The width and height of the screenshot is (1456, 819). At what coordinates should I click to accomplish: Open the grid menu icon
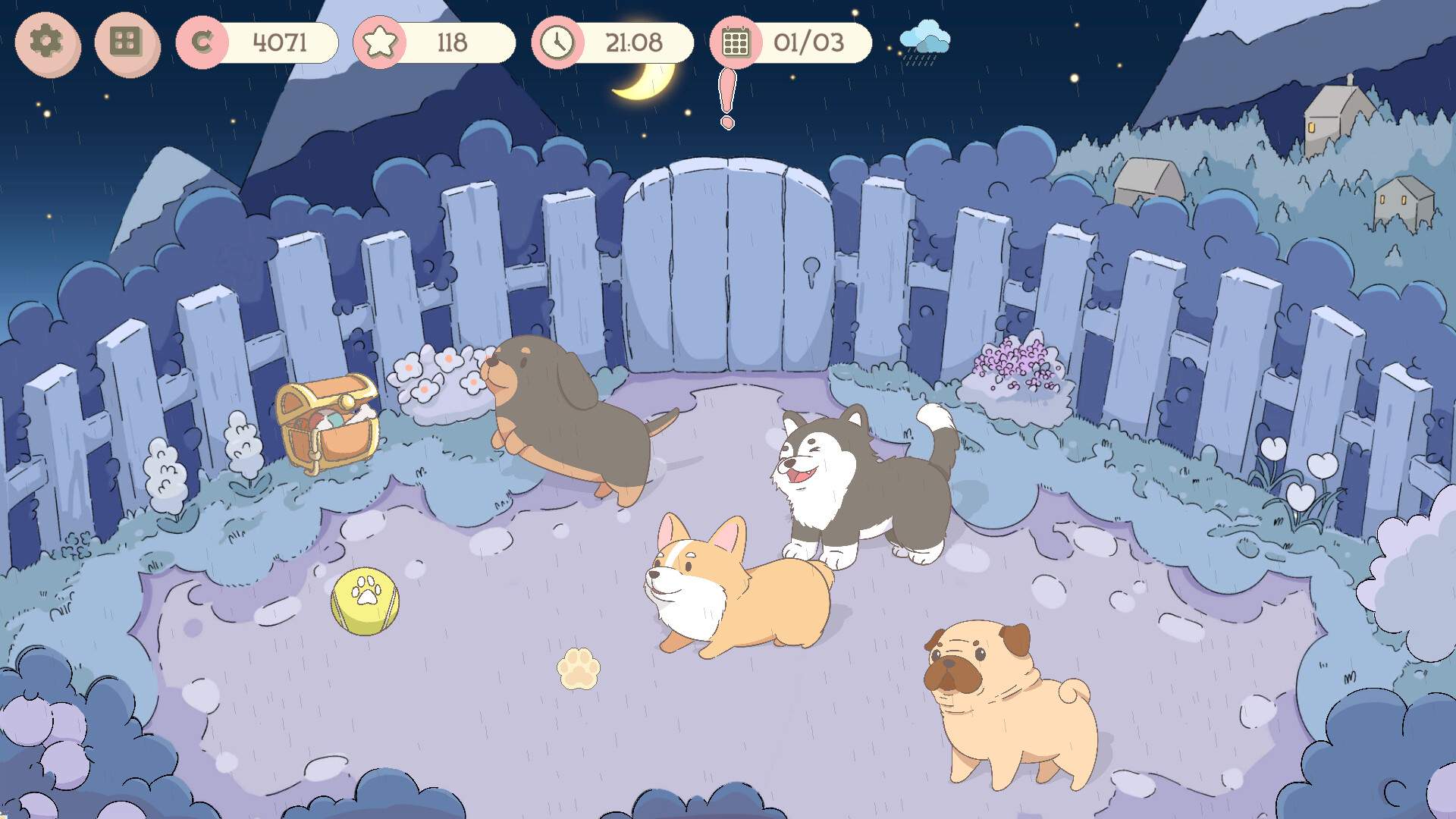(x=126, y=45)
